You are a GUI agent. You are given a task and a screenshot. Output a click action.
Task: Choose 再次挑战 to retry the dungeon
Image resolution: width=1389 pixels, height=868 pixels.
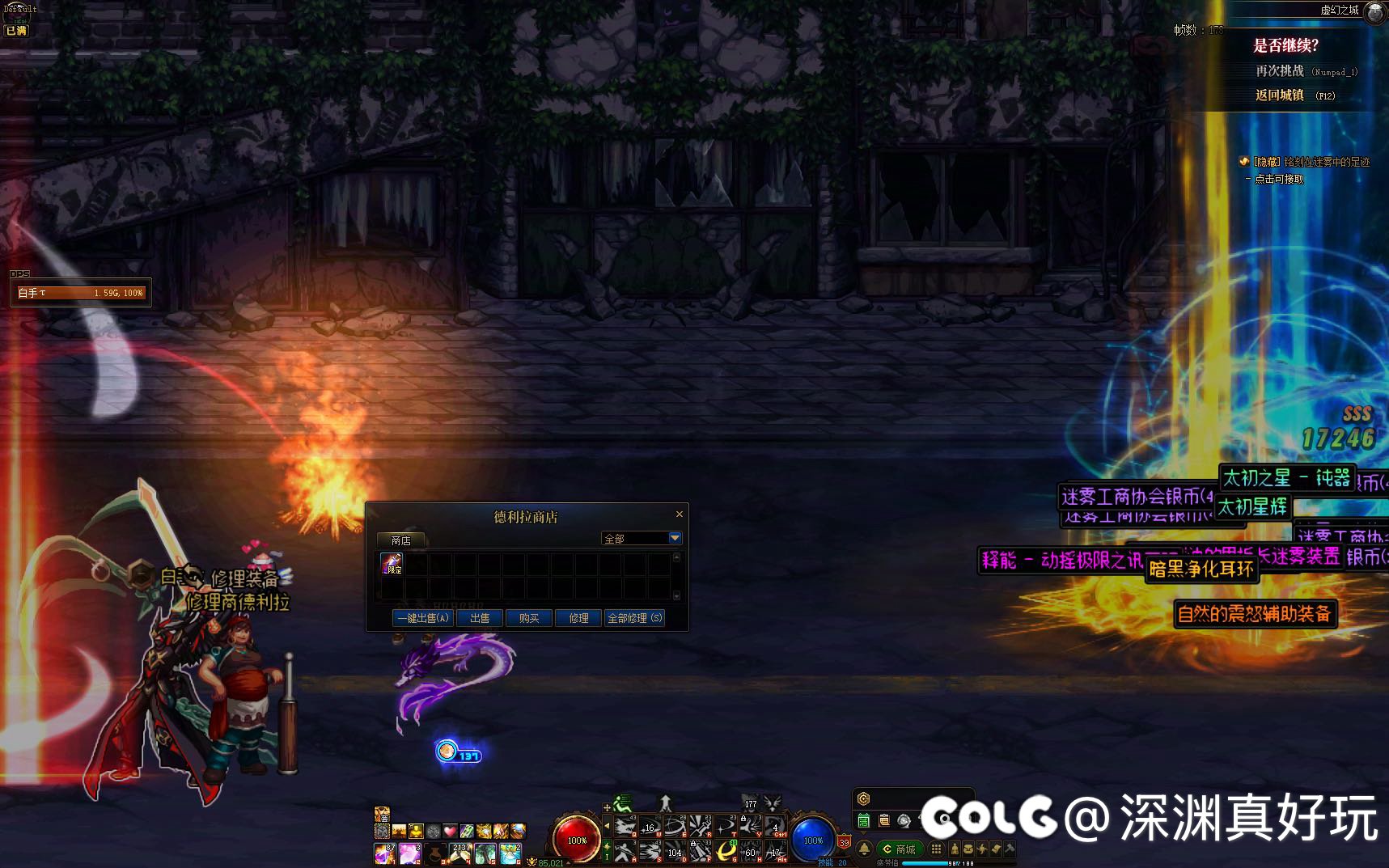tap(1280, 71)
